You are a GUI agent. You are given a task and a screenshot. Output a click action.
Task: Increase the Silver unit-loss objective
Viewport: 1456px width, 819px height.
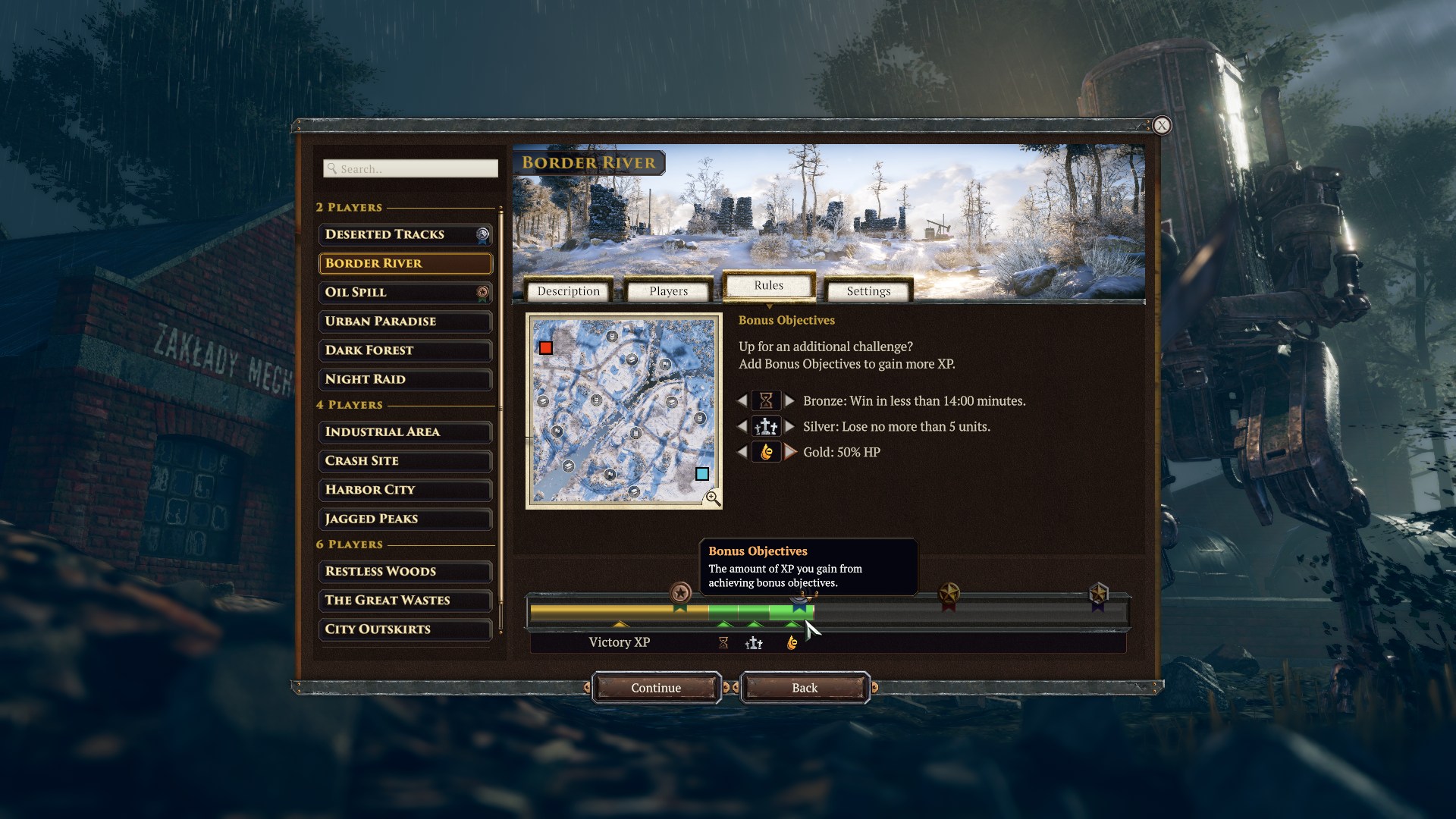point(790,426)
